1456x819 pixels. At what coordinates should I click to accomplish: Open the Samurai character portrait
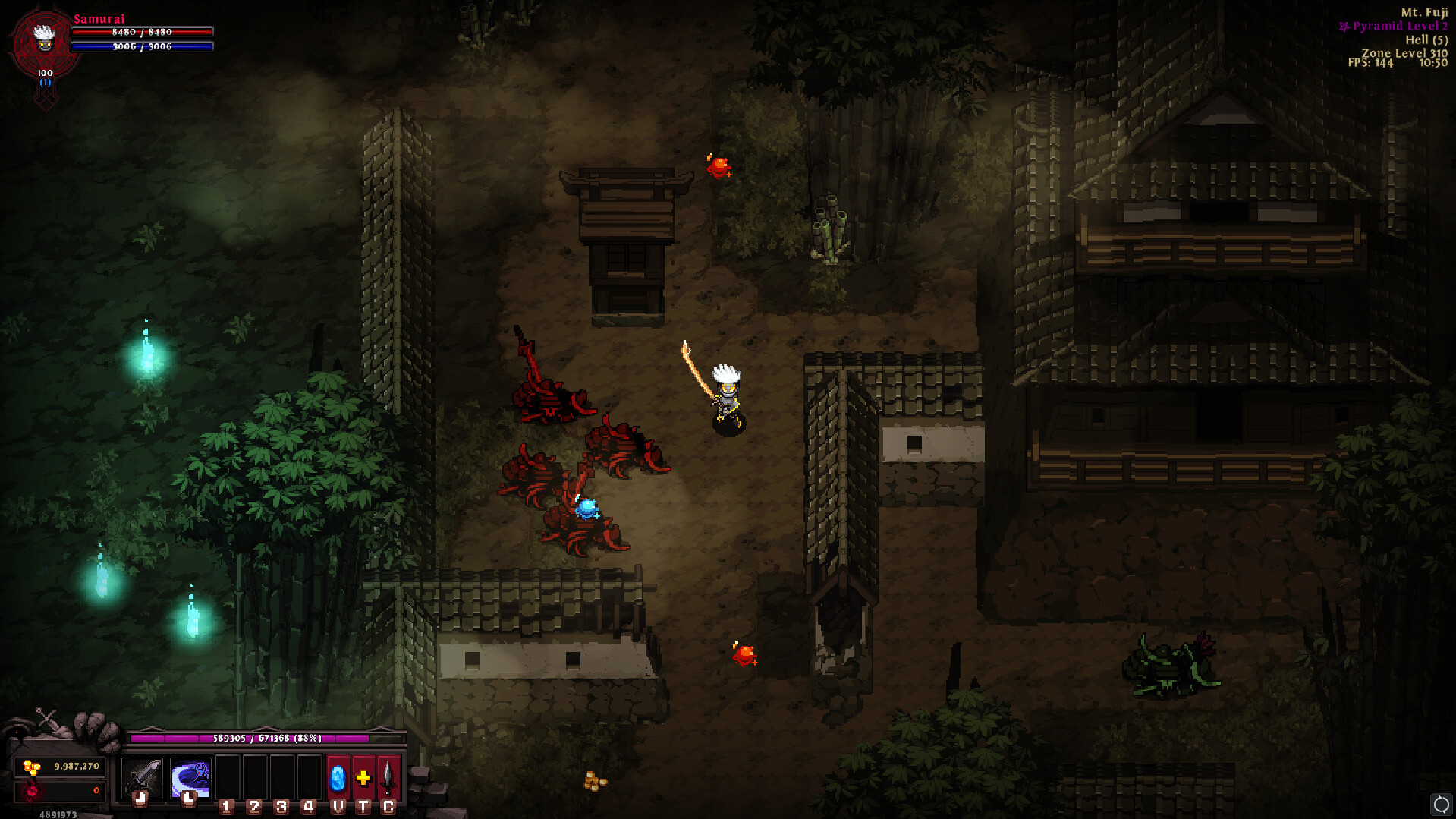pos(44,39)
